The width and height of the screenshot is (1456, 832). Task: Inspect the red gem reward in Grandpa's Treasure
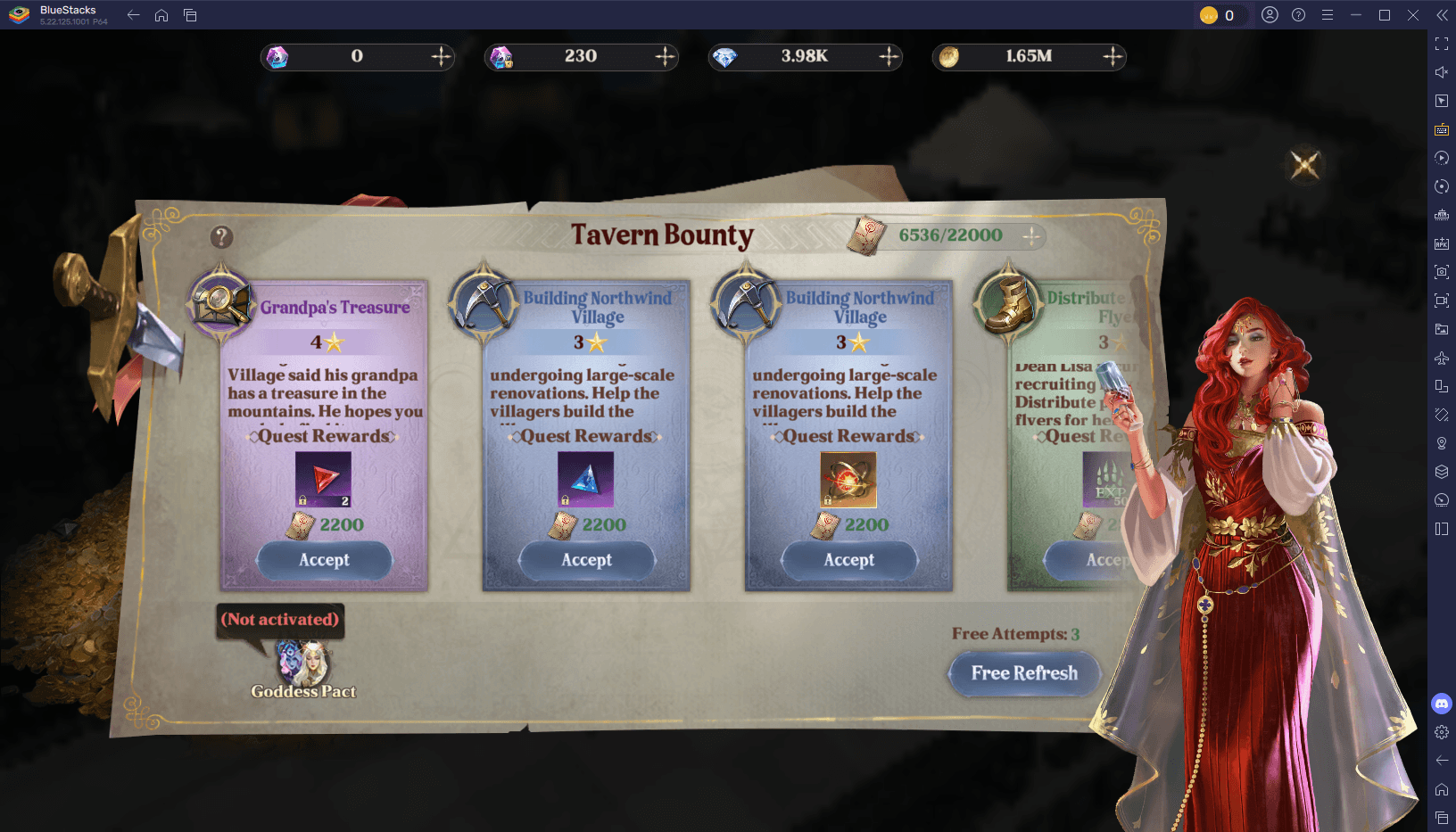[323, 480]
